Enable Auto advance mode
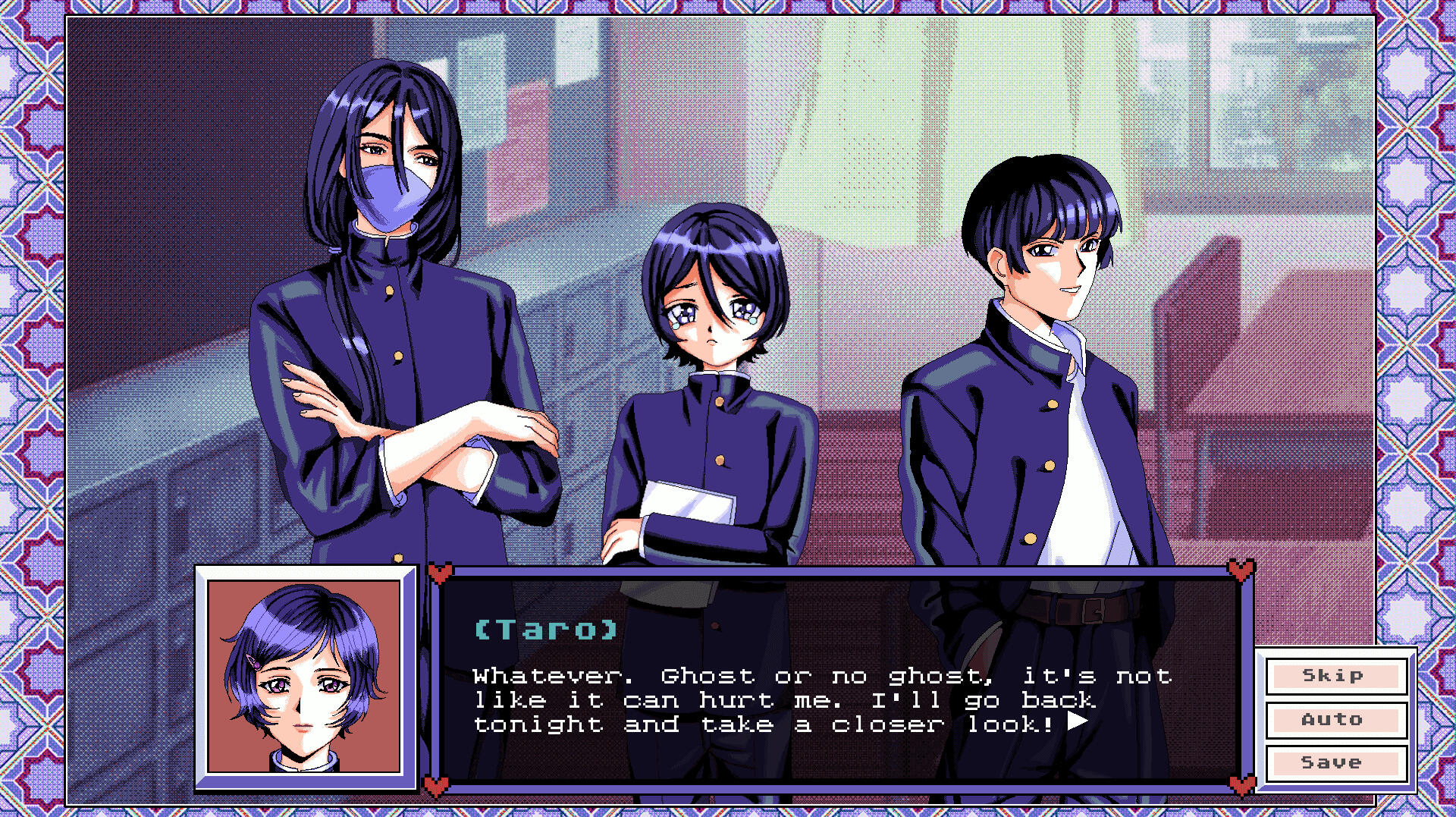This screenshot has width=1456, height=817. point(1335,719)
